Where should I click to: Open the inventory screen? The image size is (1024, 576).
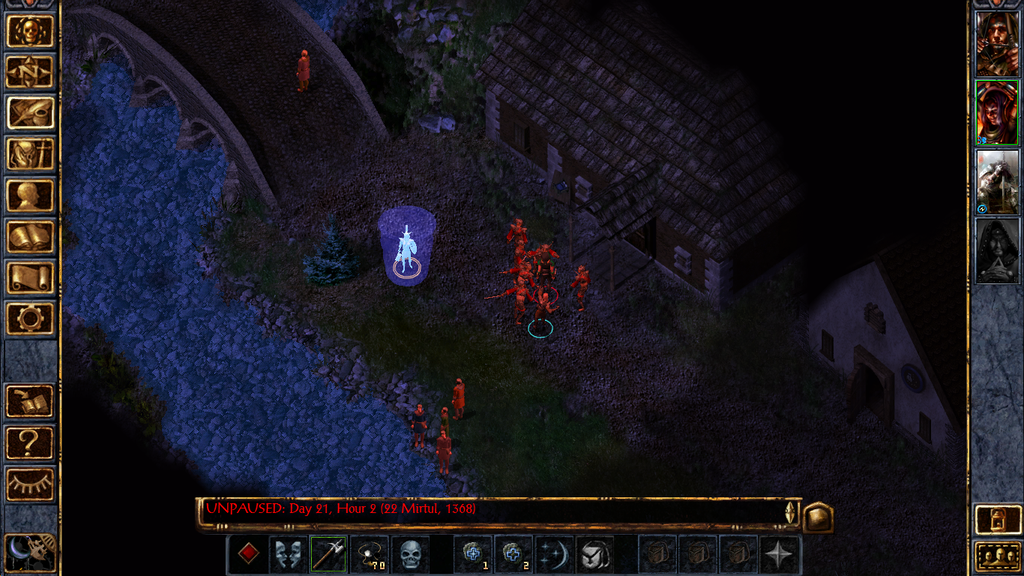click(x=30, y=153)
